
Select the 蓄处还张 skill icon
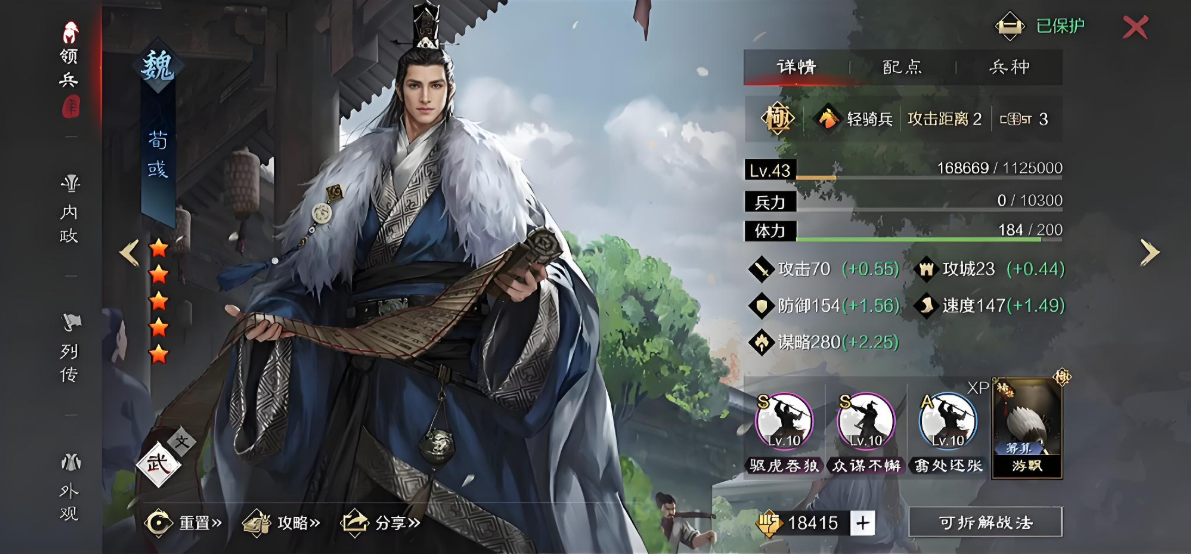click(948, 424)
